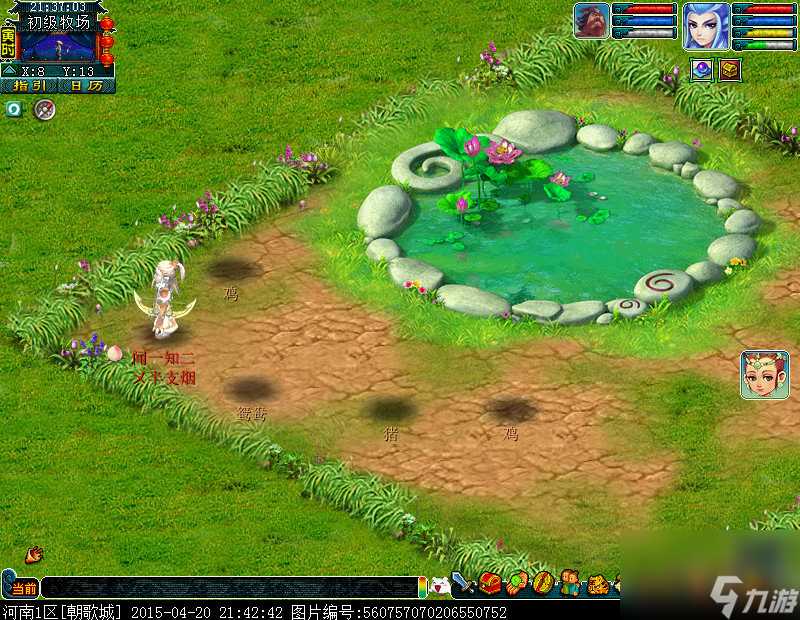Open the red chest bag in the toolbar
The height and width of the screenshot is (620, 800).
click(x=490, y=583)
